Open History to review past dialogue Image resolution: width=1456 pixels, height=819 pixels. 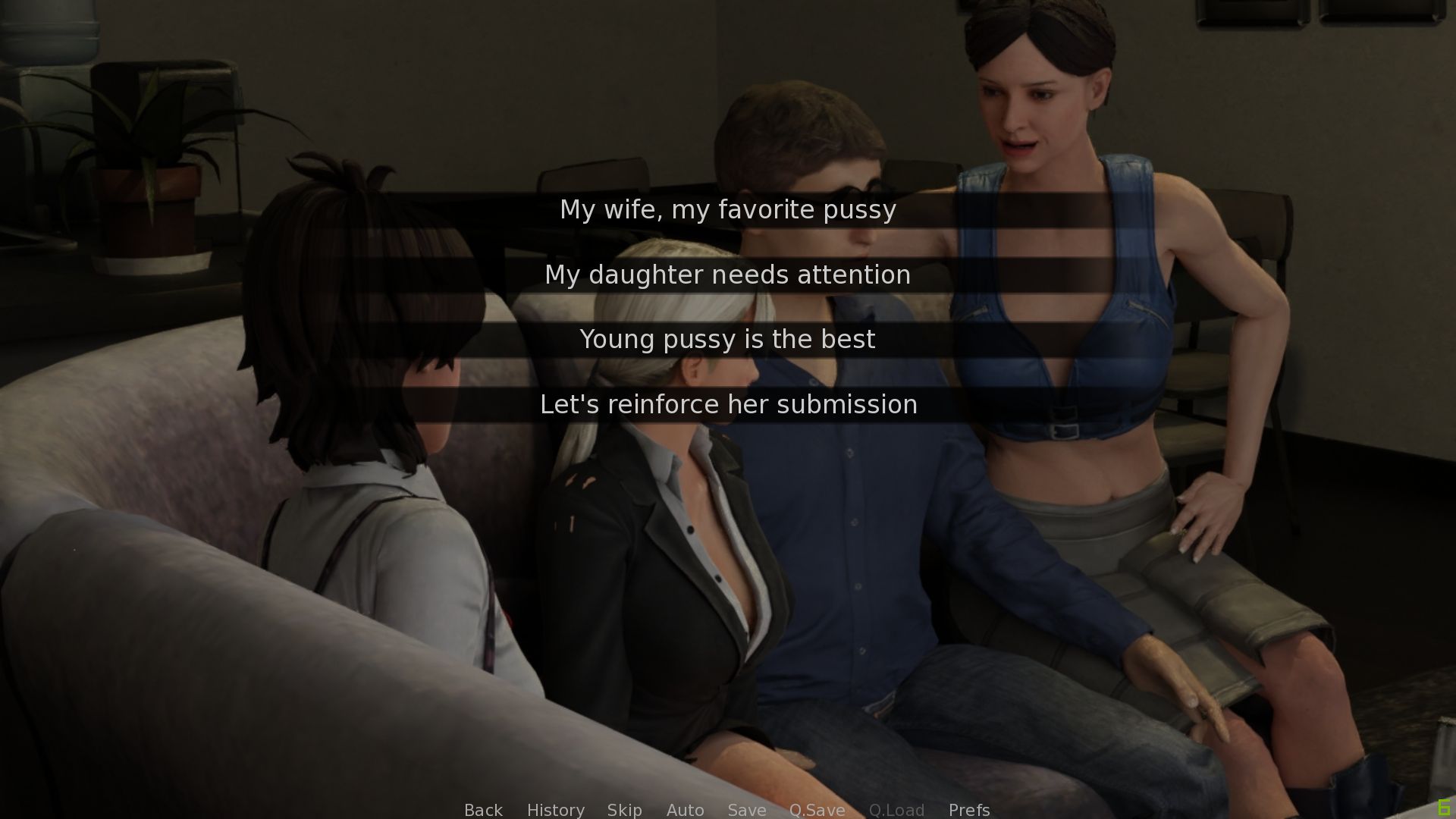tap(555, 810)
